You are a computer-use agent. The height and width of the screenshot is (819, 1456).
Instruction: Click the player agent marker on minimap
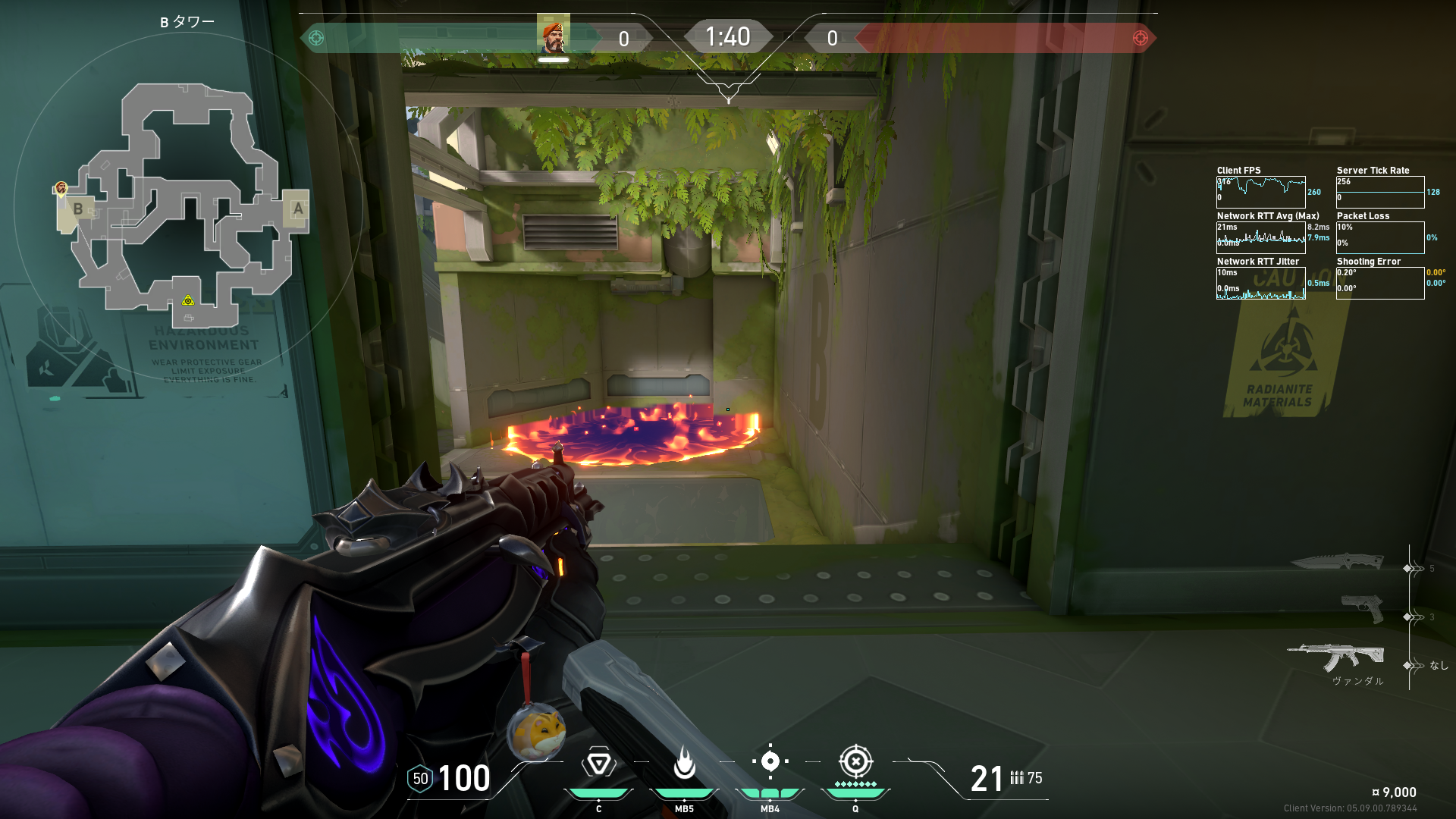click(x=61, y=188)
